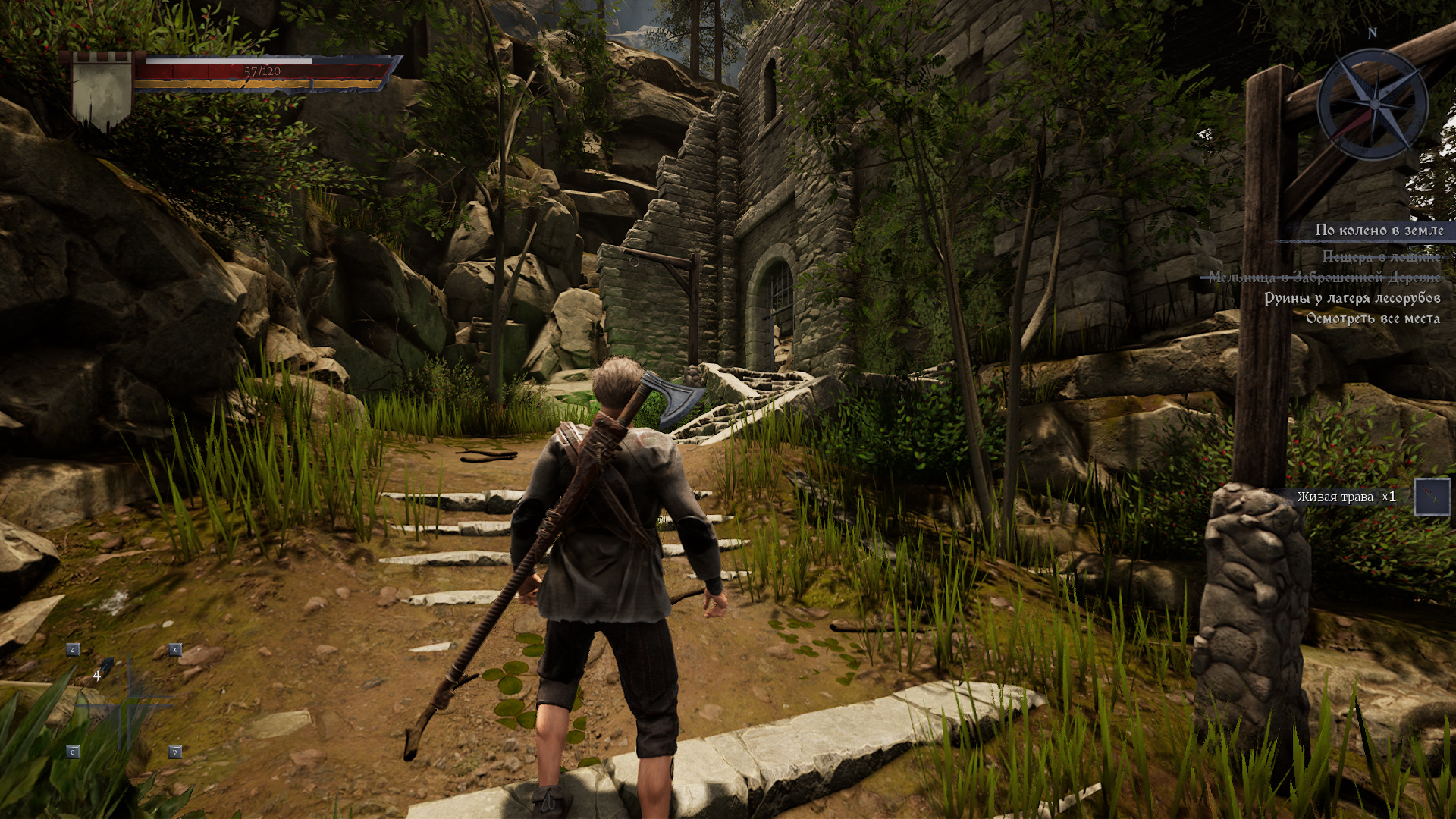Click the compass rose in the corner
This screenshot has width=1456, height=819.
pyautogui.click(x=1373, y=104)
